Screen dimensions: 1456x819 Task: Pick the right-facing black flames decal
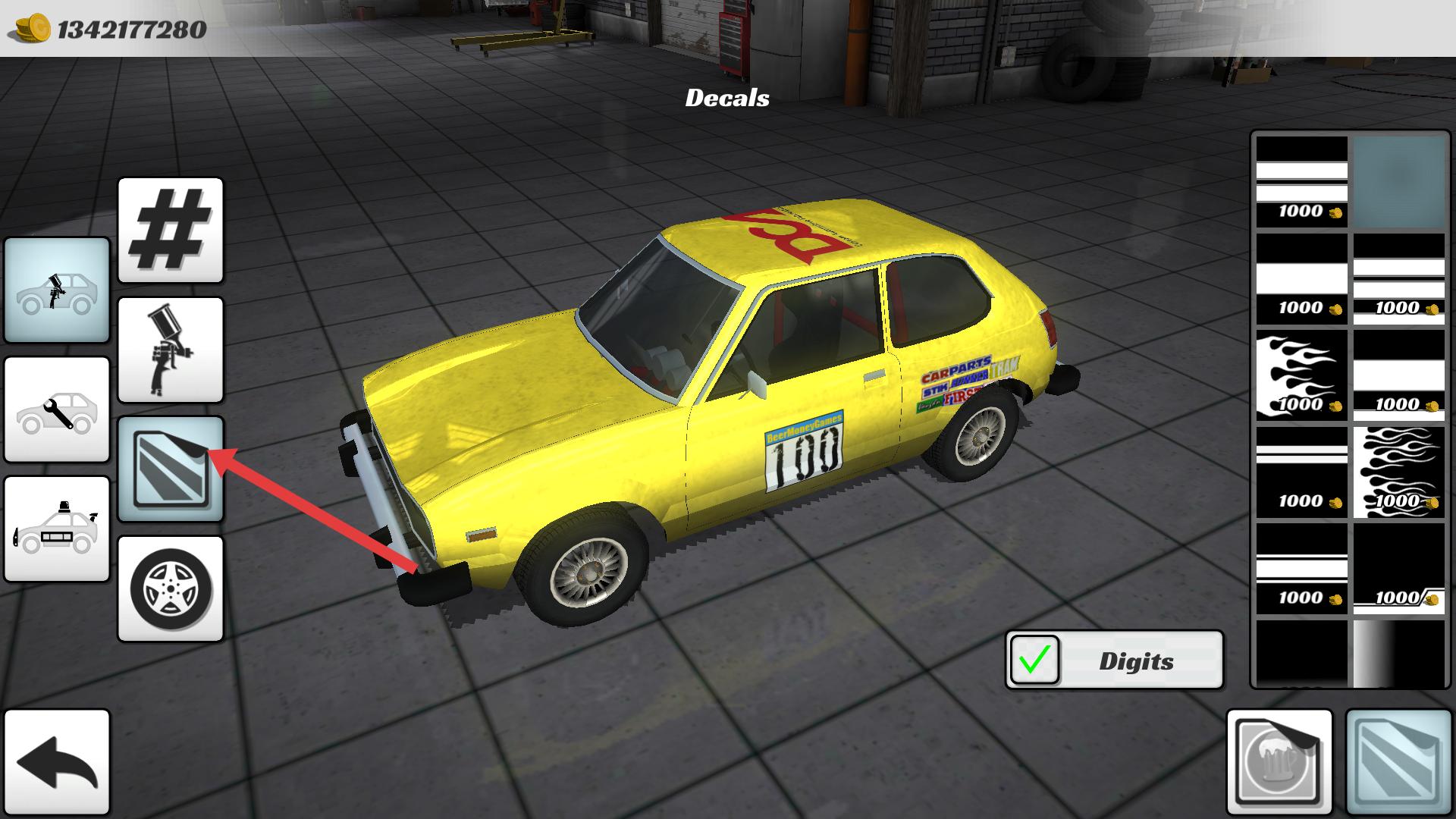pyautogui.click(x=1398, y=471)
